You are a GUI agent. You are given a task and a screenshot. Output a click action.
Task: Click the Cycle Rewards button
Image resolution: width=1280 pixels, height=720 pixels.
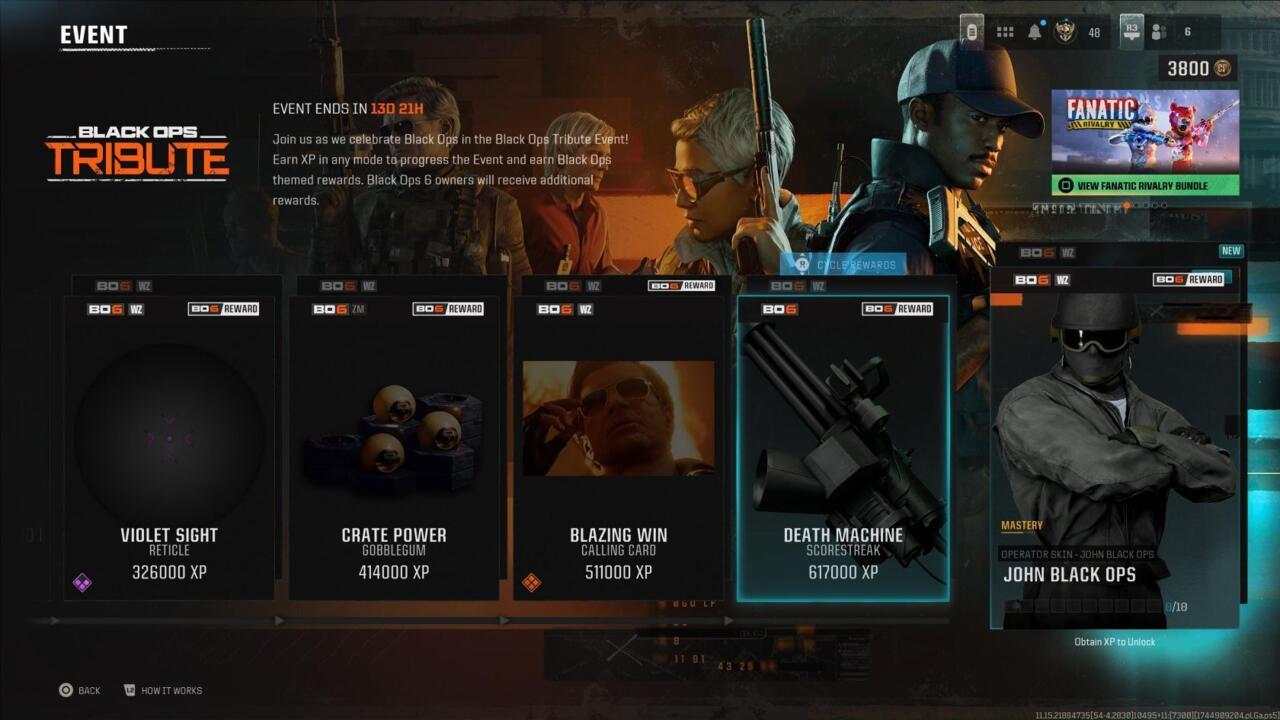[x=845, y=264]
